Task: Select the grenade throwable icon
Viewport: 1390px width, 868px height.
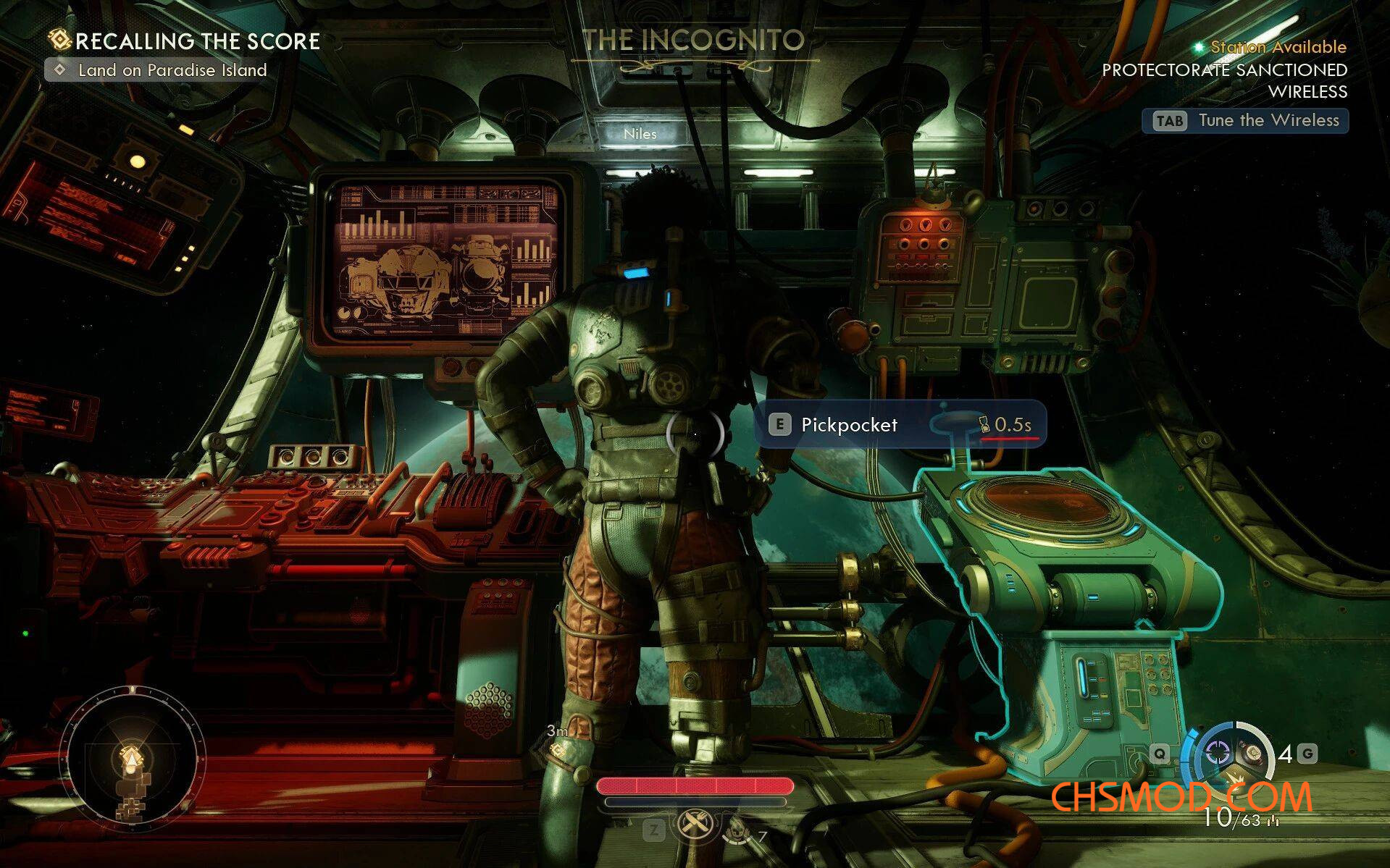Action: pyautogui.click(x=1252, y=753)
